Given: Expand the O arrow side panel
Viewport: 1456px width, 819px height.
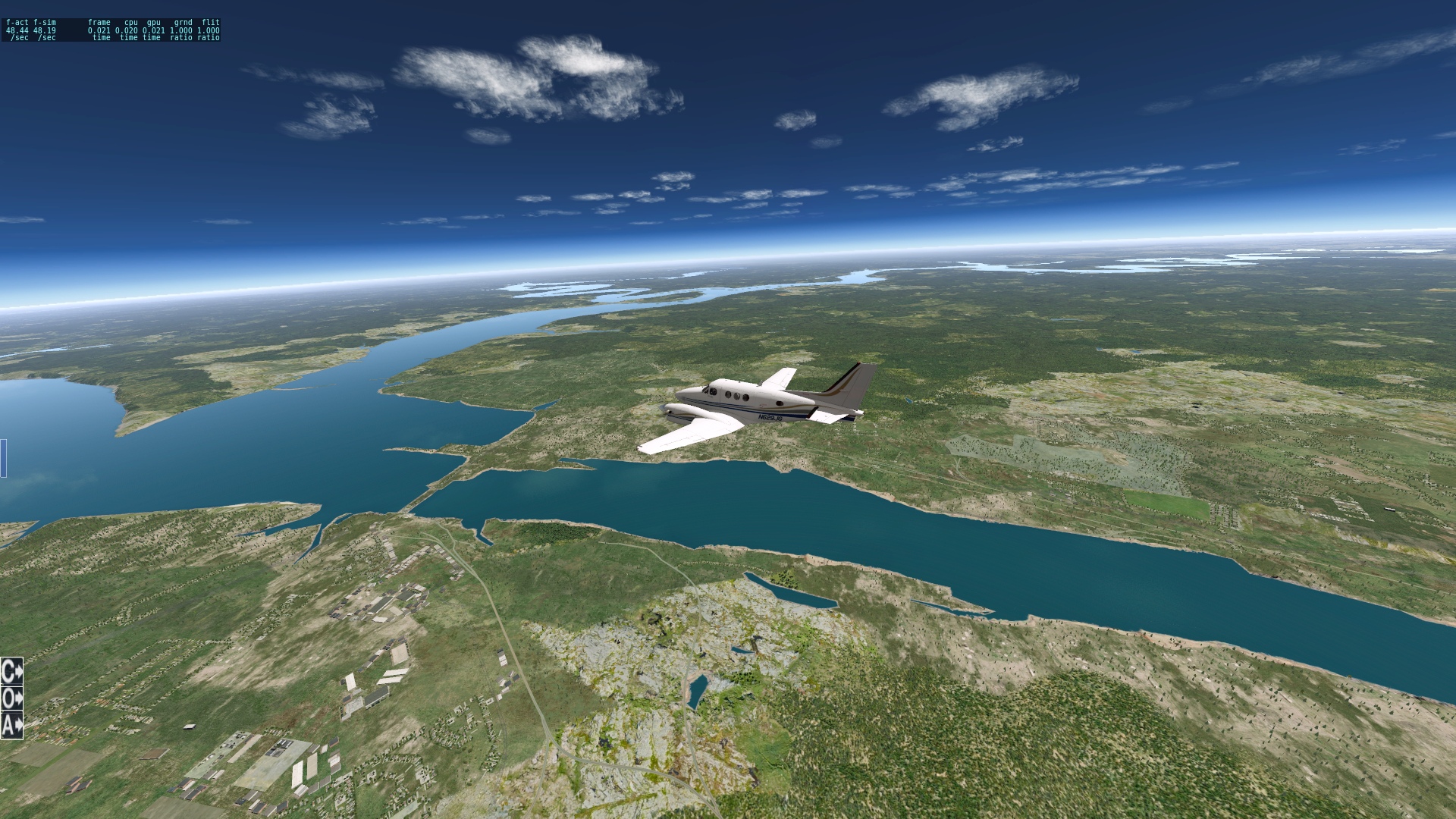Looking at the screenshot, I should pos(11,698).
